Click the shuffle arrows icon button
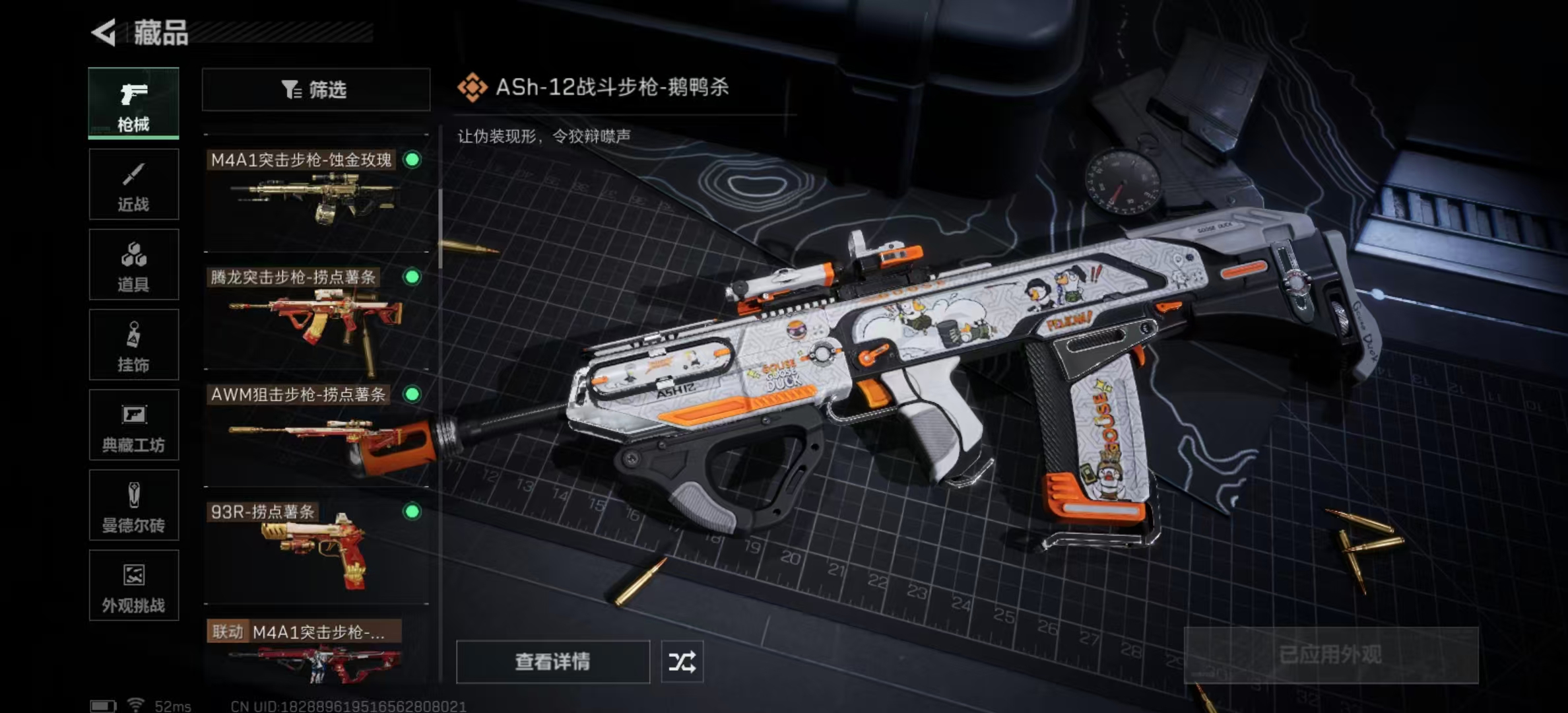The image size is (1568, 713). click(682, 662)
